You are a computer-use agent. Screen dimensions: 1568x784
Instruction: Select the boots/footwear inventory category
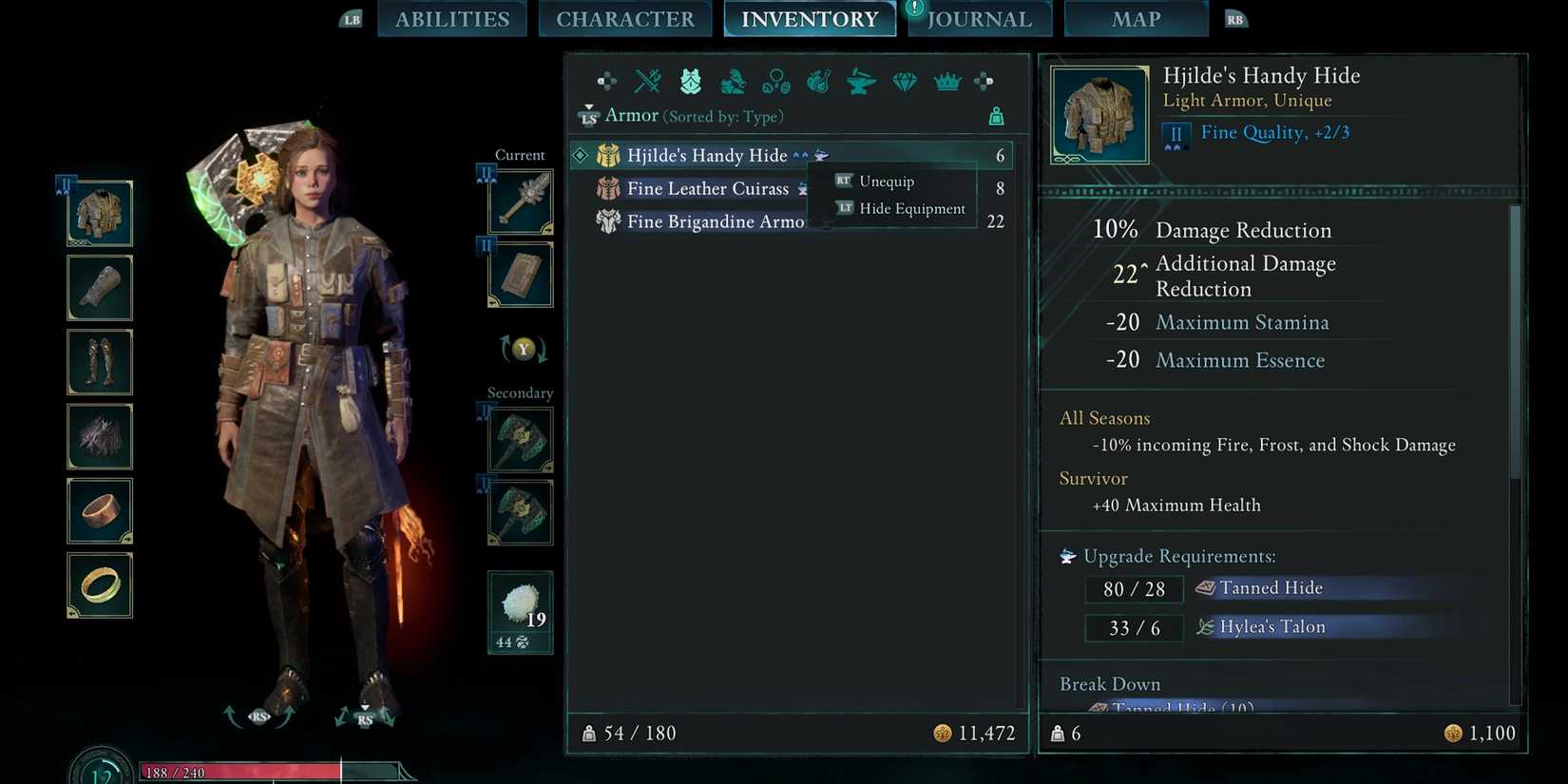pyautogui.click(x=733, y=82)
